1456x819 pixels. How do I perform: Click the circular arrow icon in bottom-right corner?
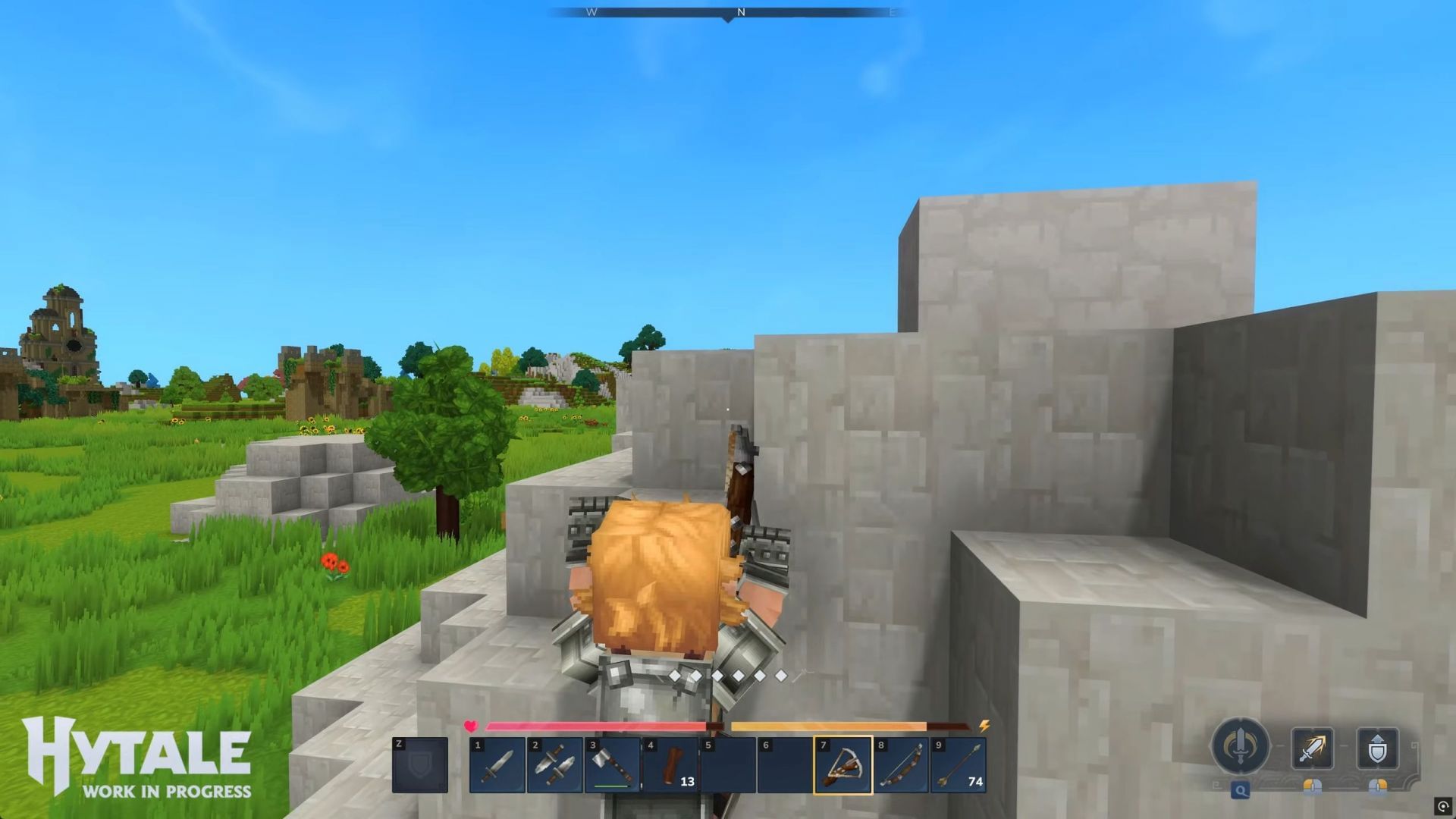pos(1443,806)
